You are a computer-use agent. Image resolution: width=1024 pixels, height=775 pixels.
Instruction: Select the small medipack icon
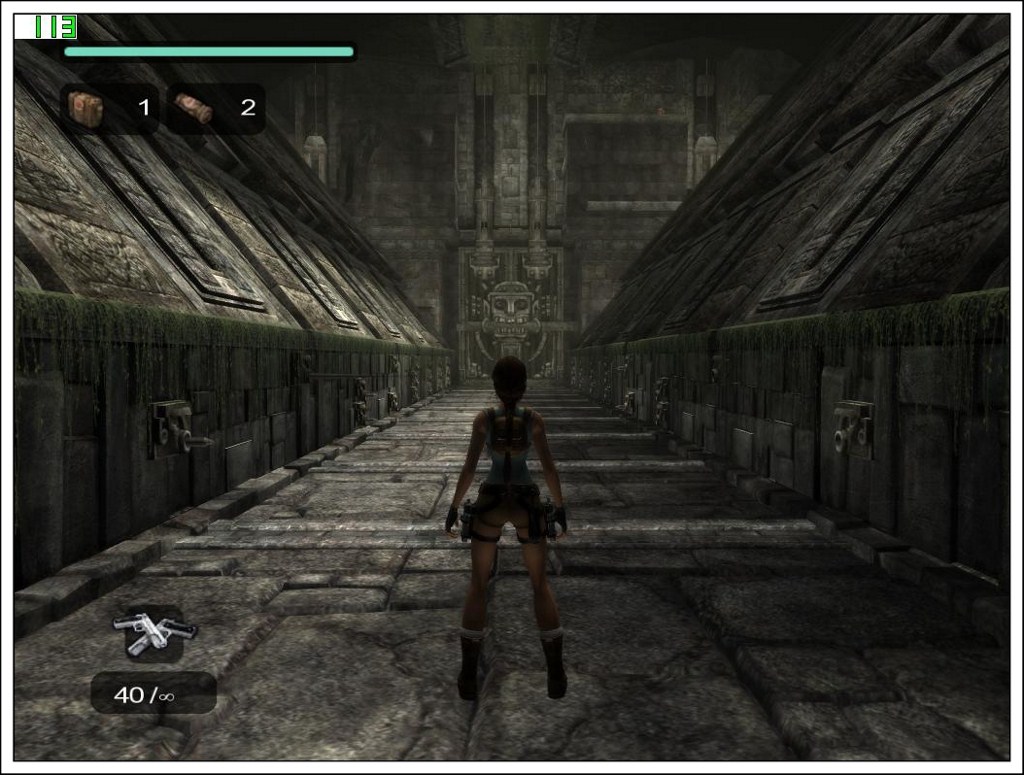[x=193, y=108]
